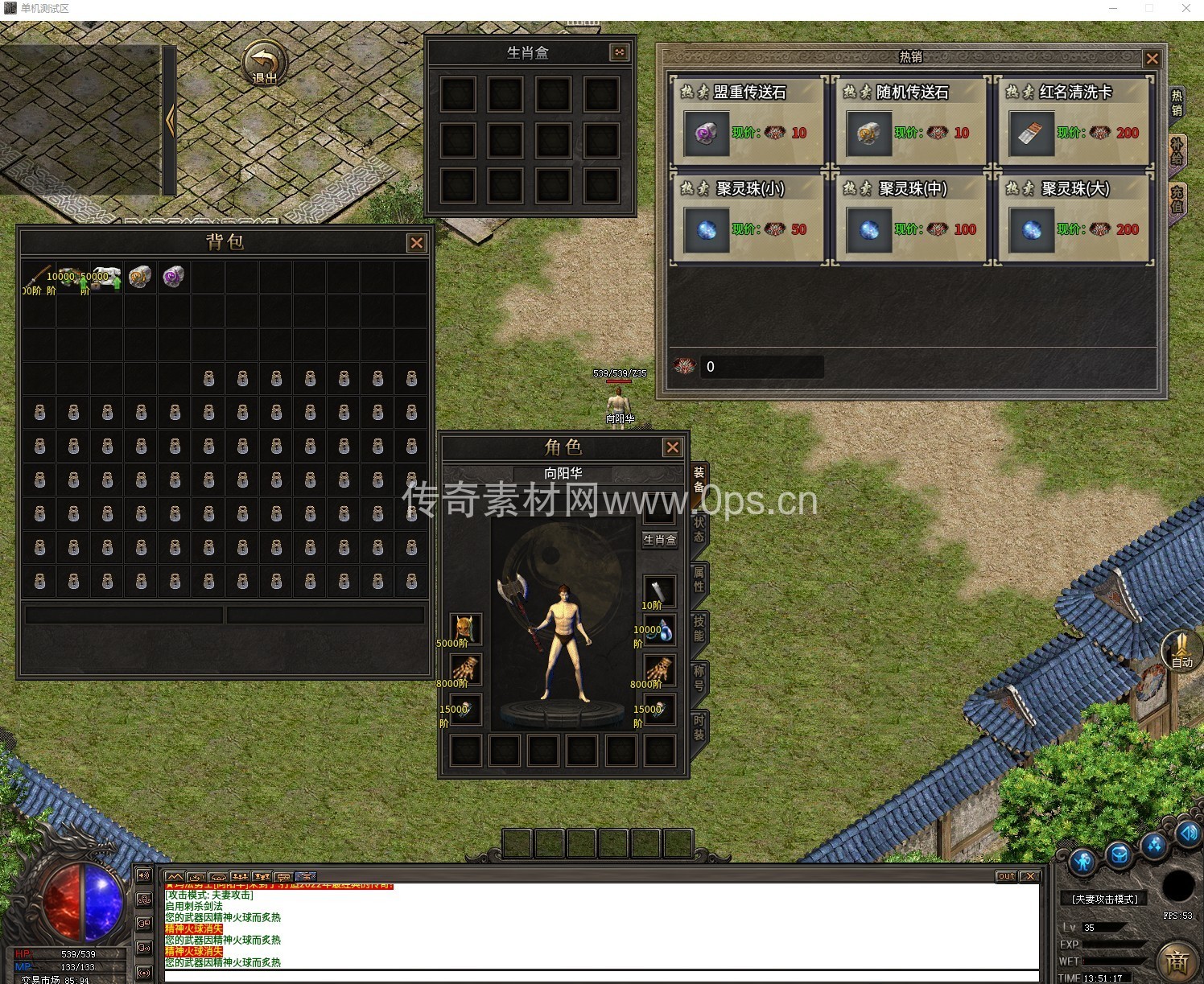Select the equipped helmet slot
The height and width of the screenshot is (984, 1204).
click(x=465, y=628)
